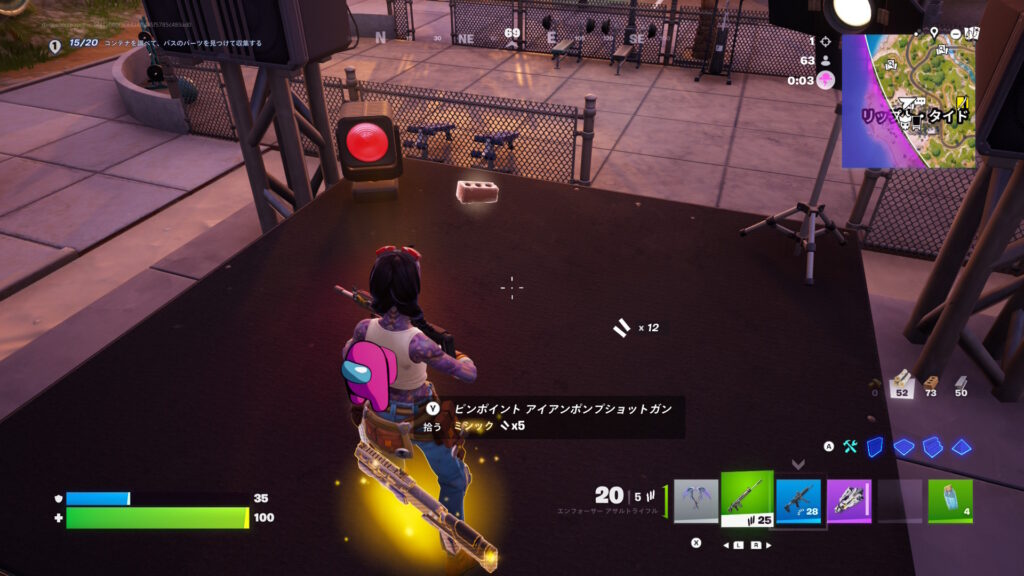Click the crossed tools build mode icon

point(851,447)
